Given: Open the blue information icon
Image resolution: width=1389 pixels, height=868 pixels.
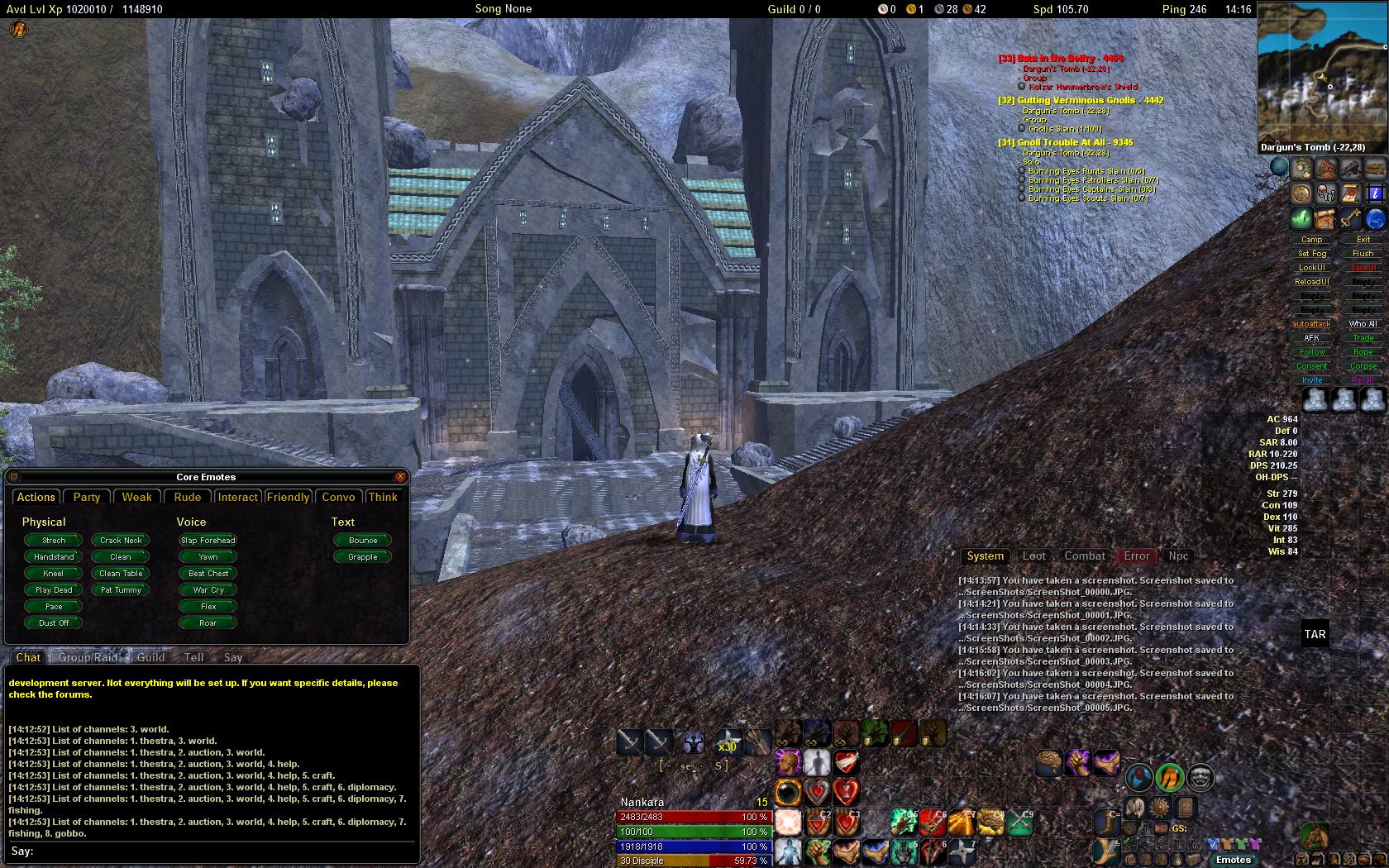Looking at the screenshot, I should pyautogui.click(x=1374, y=193).
